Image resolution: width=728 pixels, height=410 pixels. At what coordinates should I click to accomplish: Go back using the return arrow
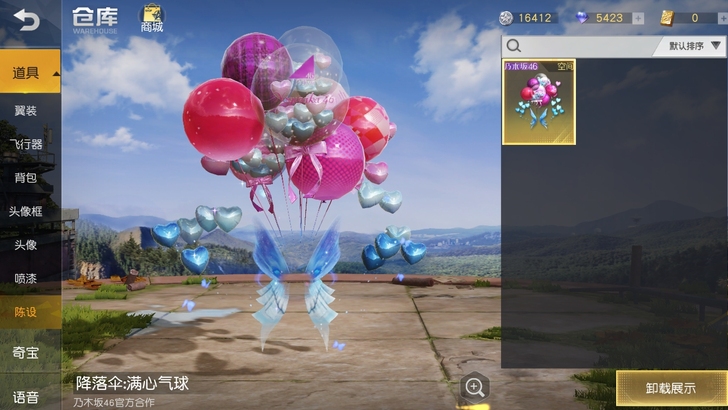point(25,20)
